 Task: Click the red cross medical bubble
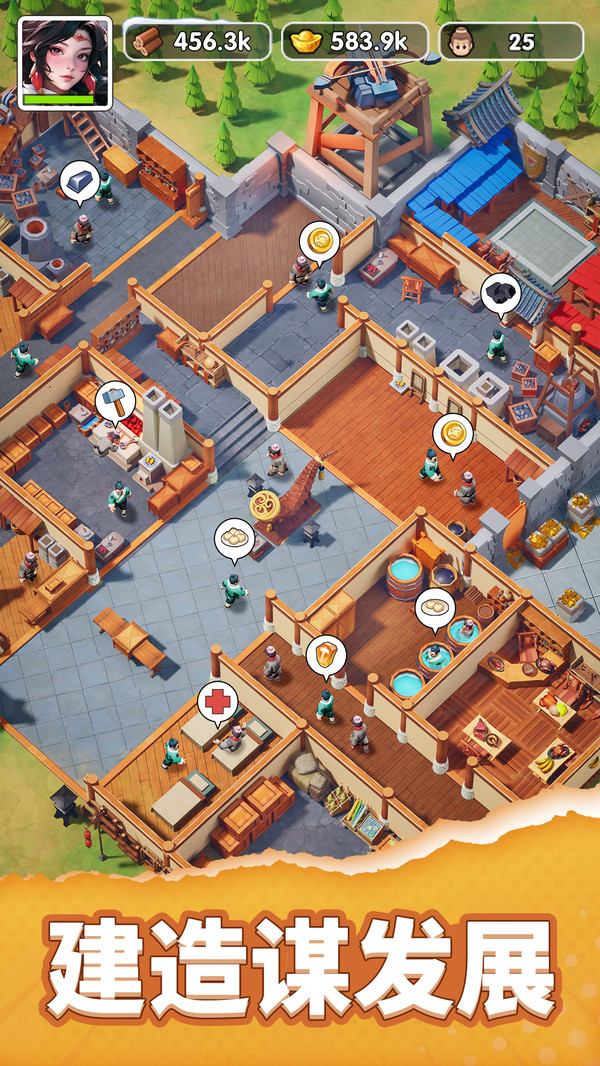point(217,701)
